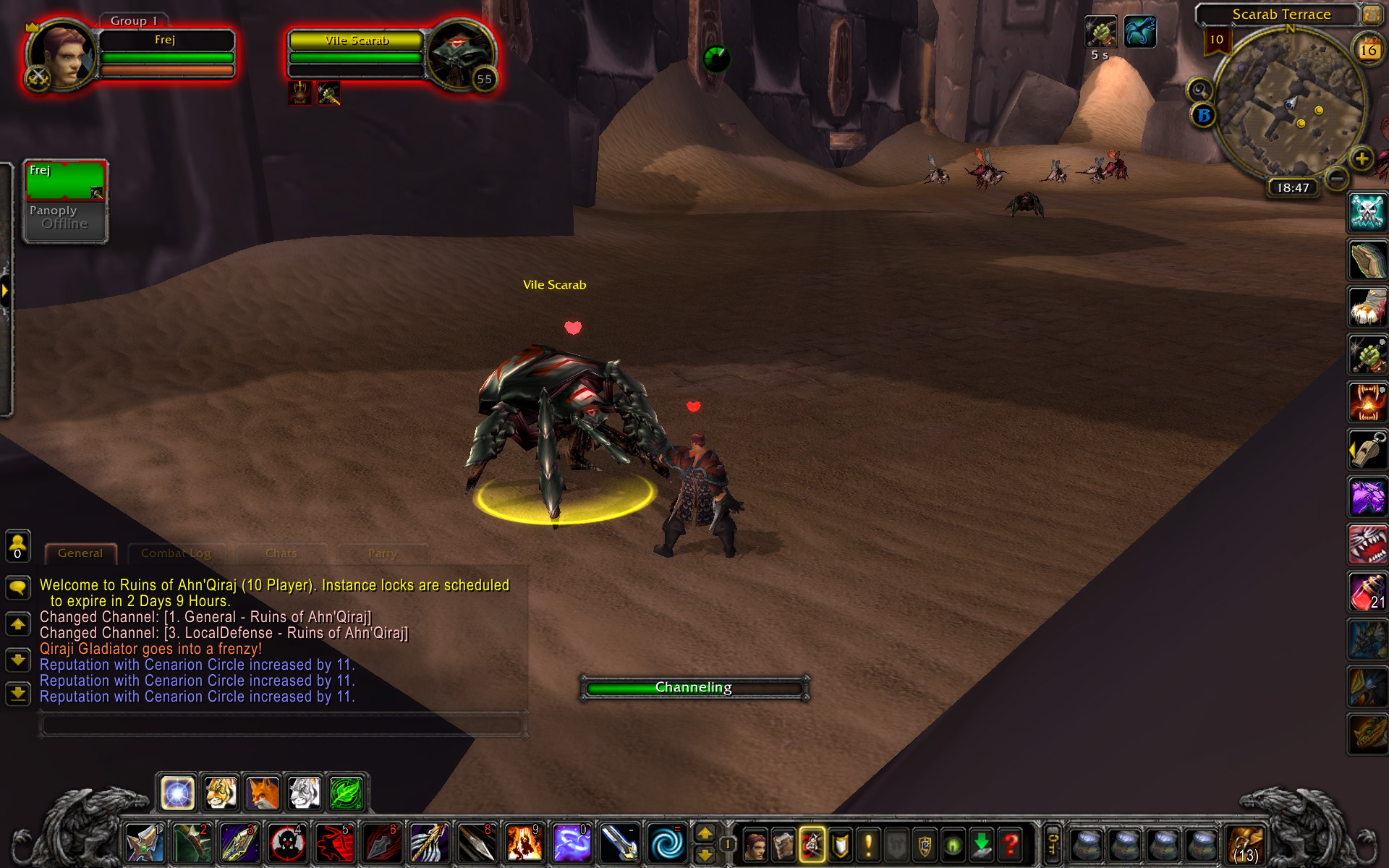Open the keyring key icon beside the bags

(1053, 843)
